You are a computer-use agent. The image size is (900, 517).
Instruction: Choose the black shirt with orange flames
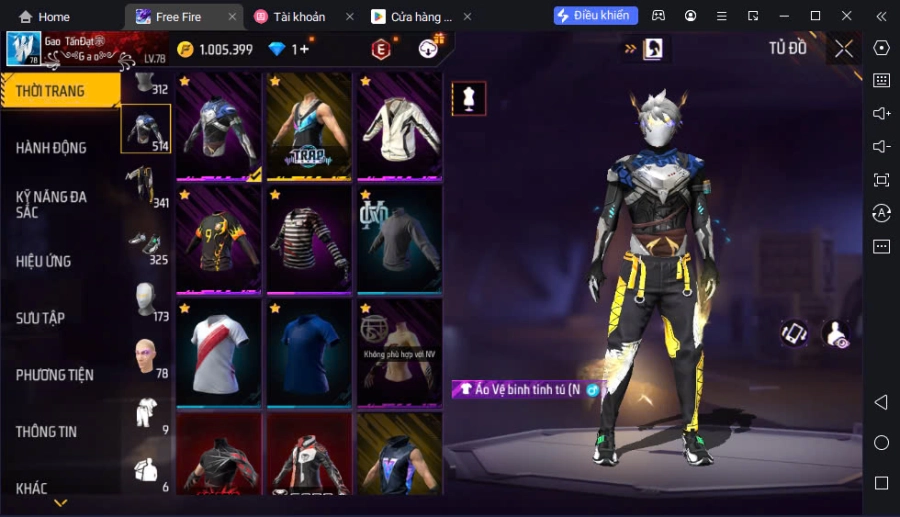pos(218,238)
